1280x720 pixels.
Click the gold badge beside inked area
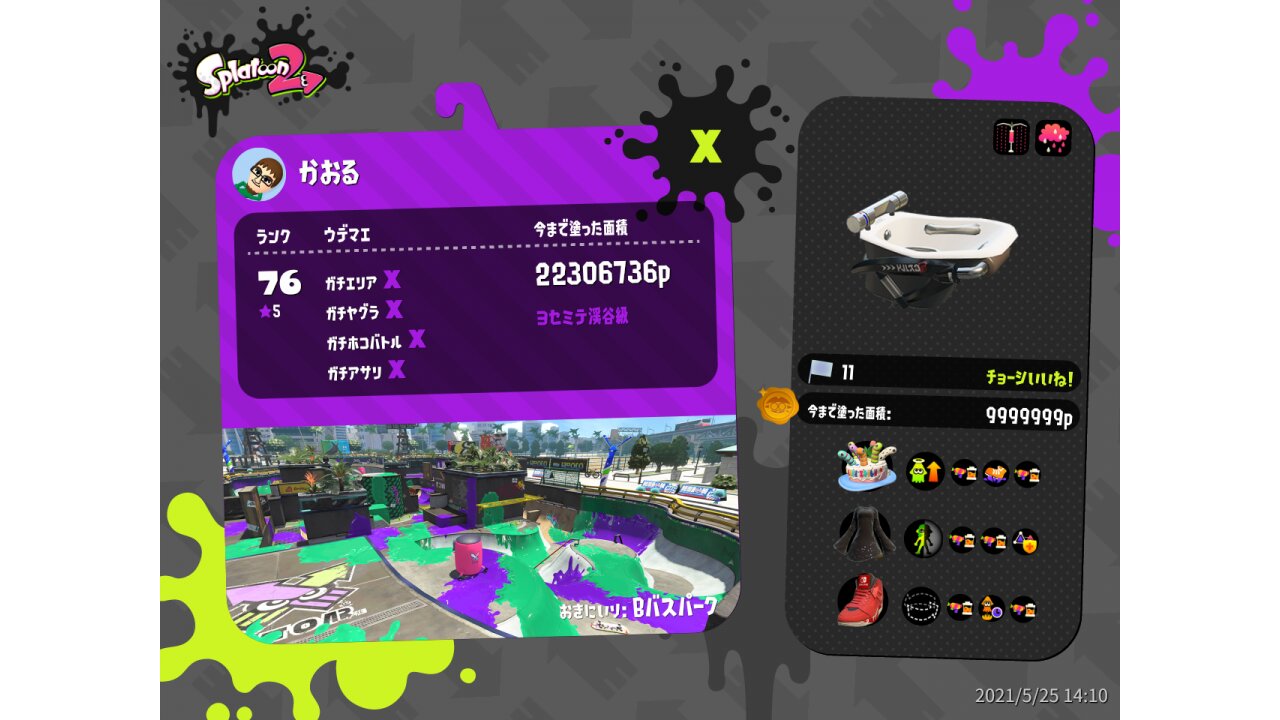[777, 406]
